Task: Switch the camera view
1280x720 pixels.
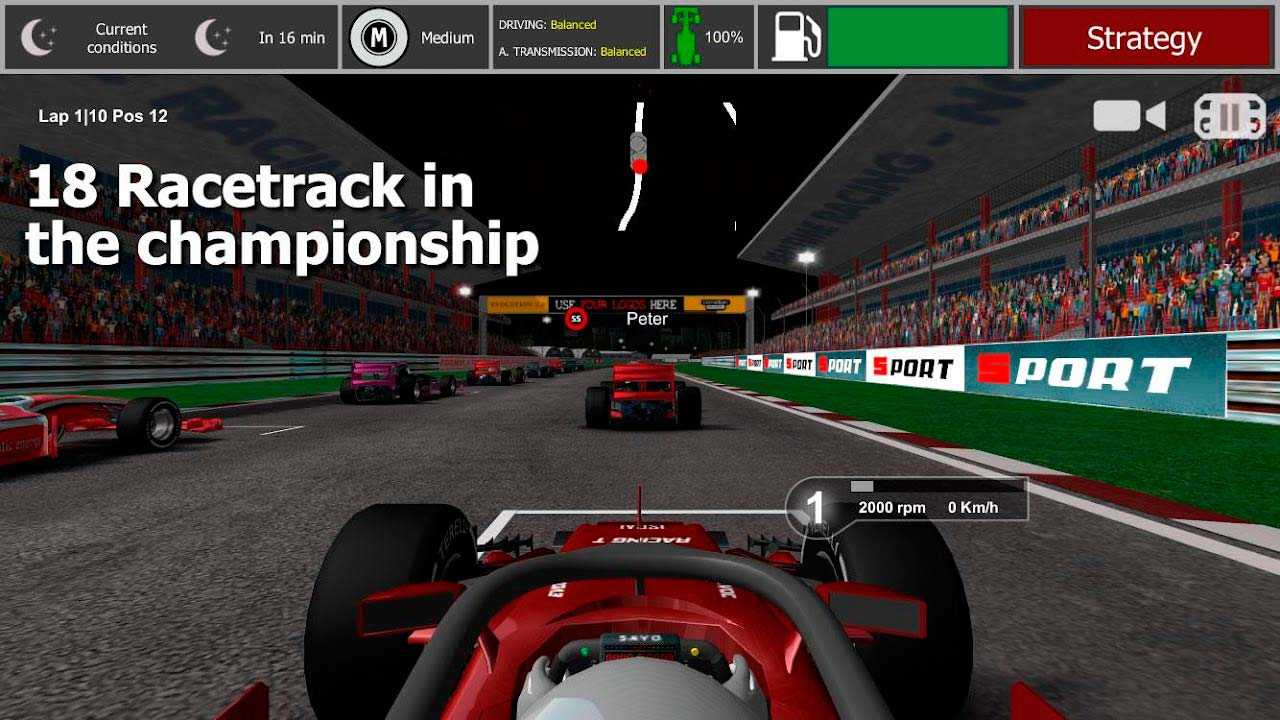Action: point(1129,116)
